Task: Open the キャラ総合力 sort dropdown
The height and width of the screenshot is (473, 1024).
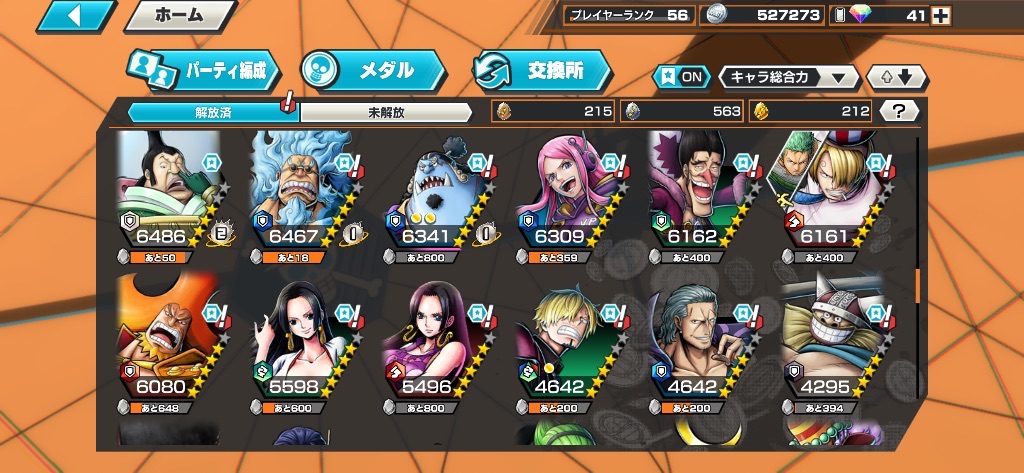Action: [x=788, y=77]
